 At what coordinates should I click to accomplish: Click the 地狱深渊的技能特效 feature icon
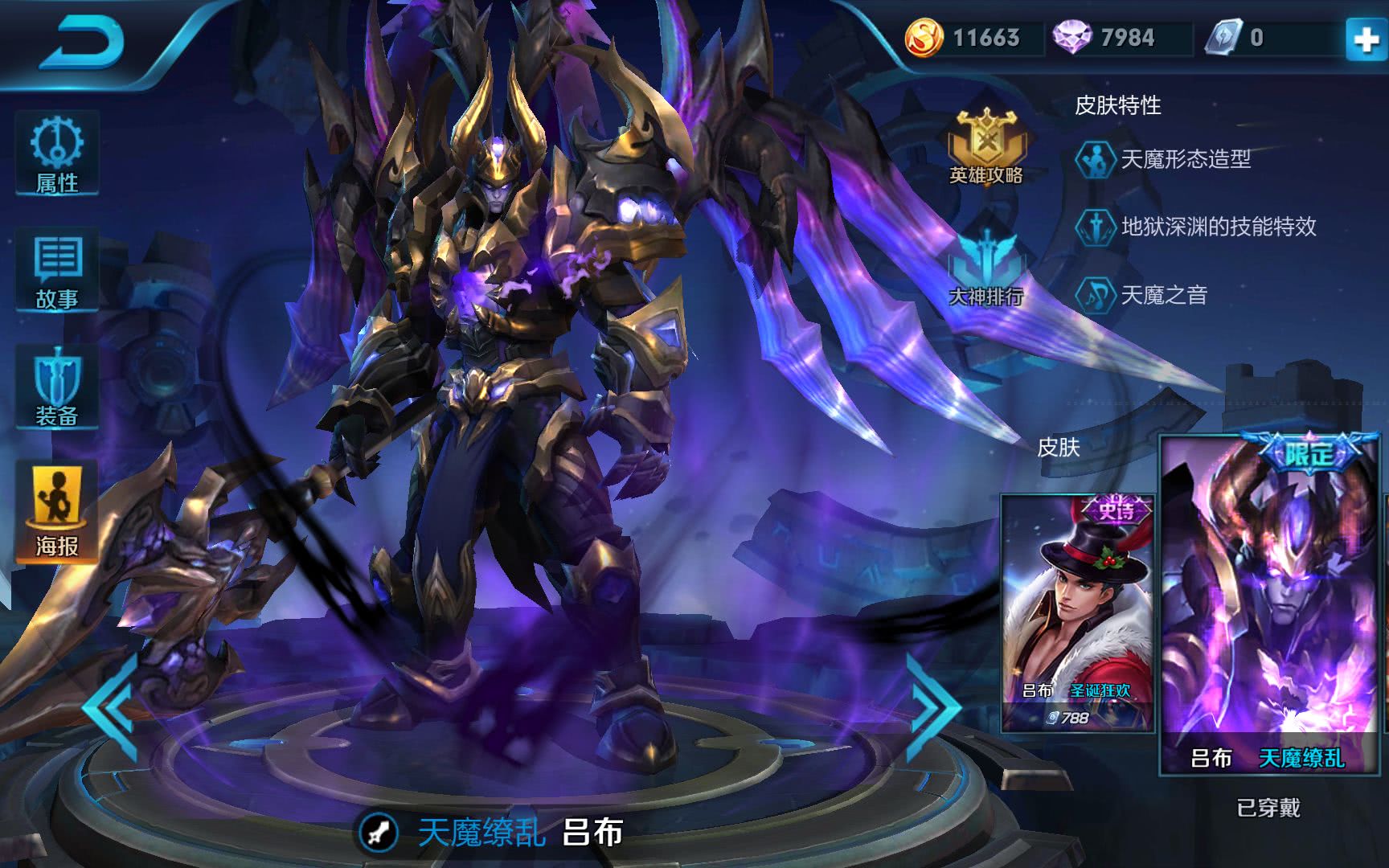pos(1095,227)
